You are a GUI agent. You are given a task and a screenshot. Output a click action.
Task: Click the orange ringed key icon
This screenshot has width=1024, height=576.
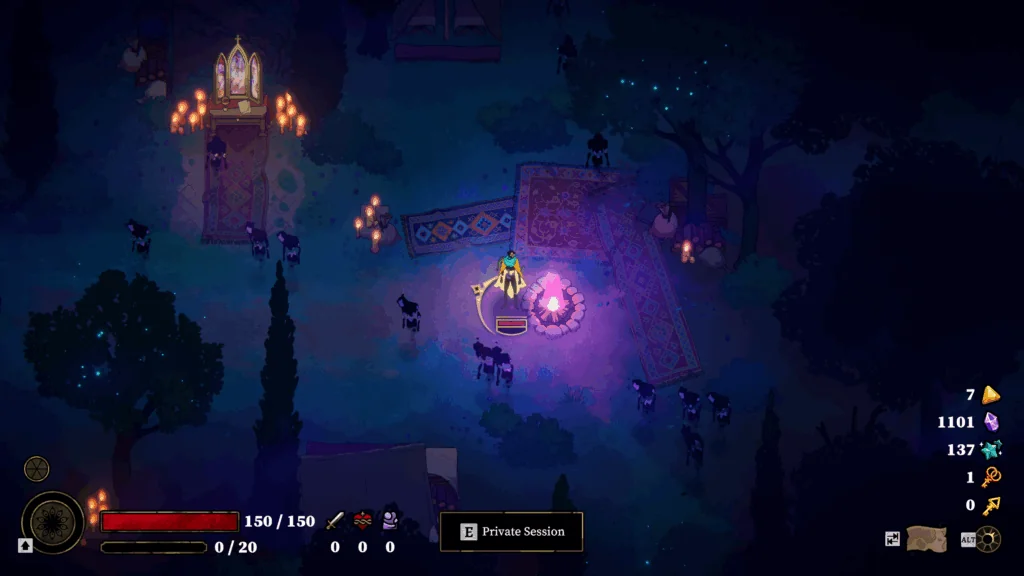(991, 477)
